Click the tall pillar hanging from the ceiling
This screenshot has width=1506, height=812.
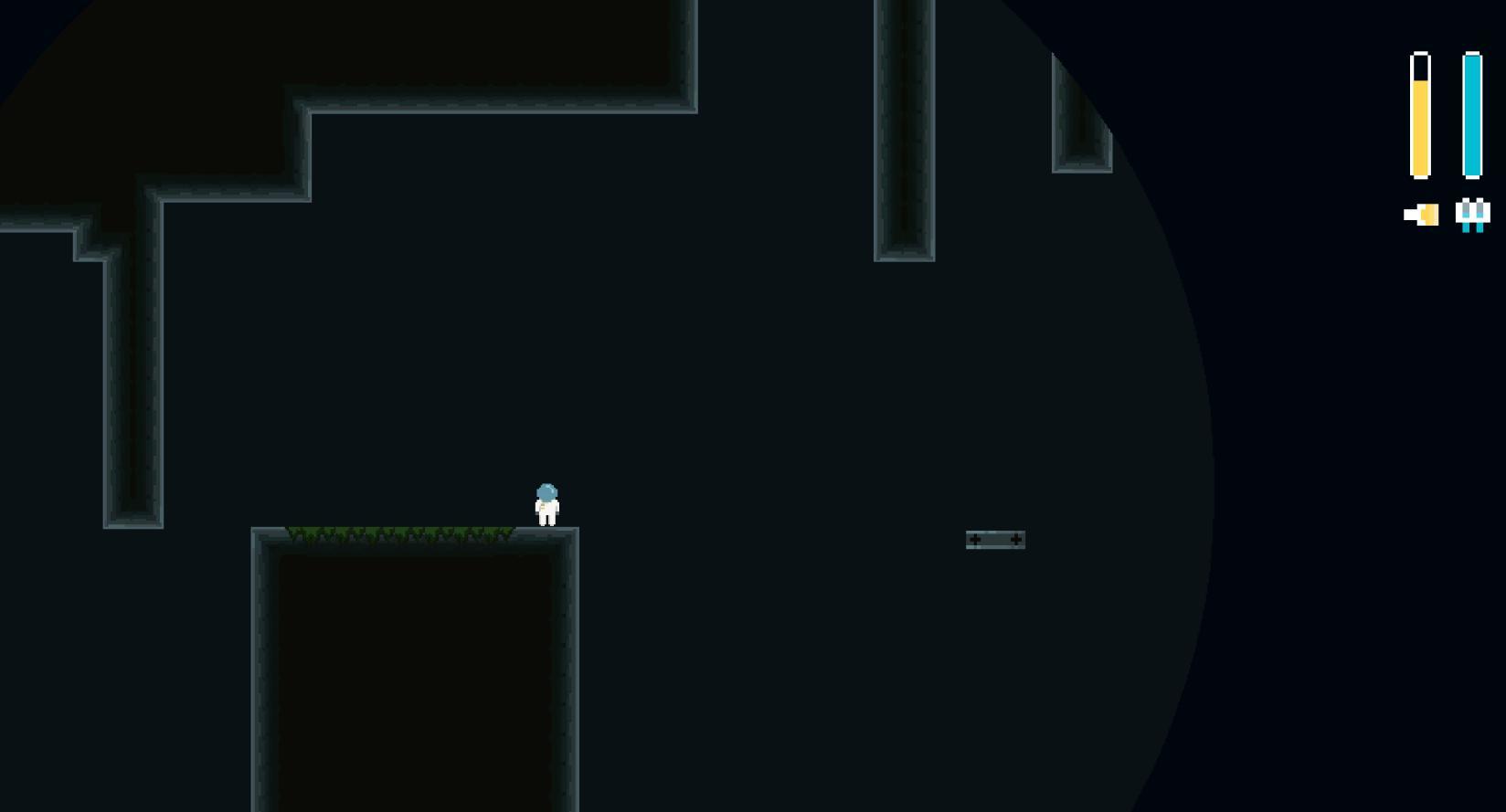click(903, 128)
